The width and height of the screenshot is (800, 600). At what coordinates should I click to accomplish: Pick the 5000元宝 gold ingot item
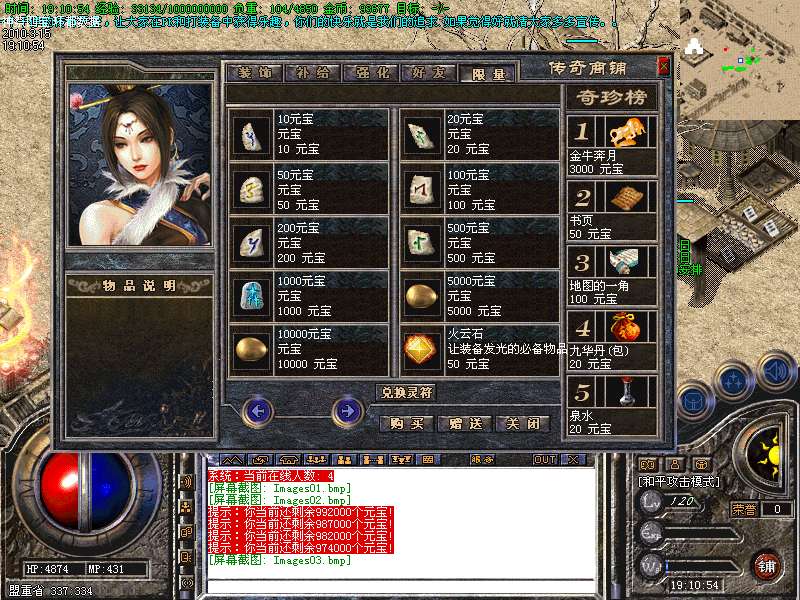480,296
